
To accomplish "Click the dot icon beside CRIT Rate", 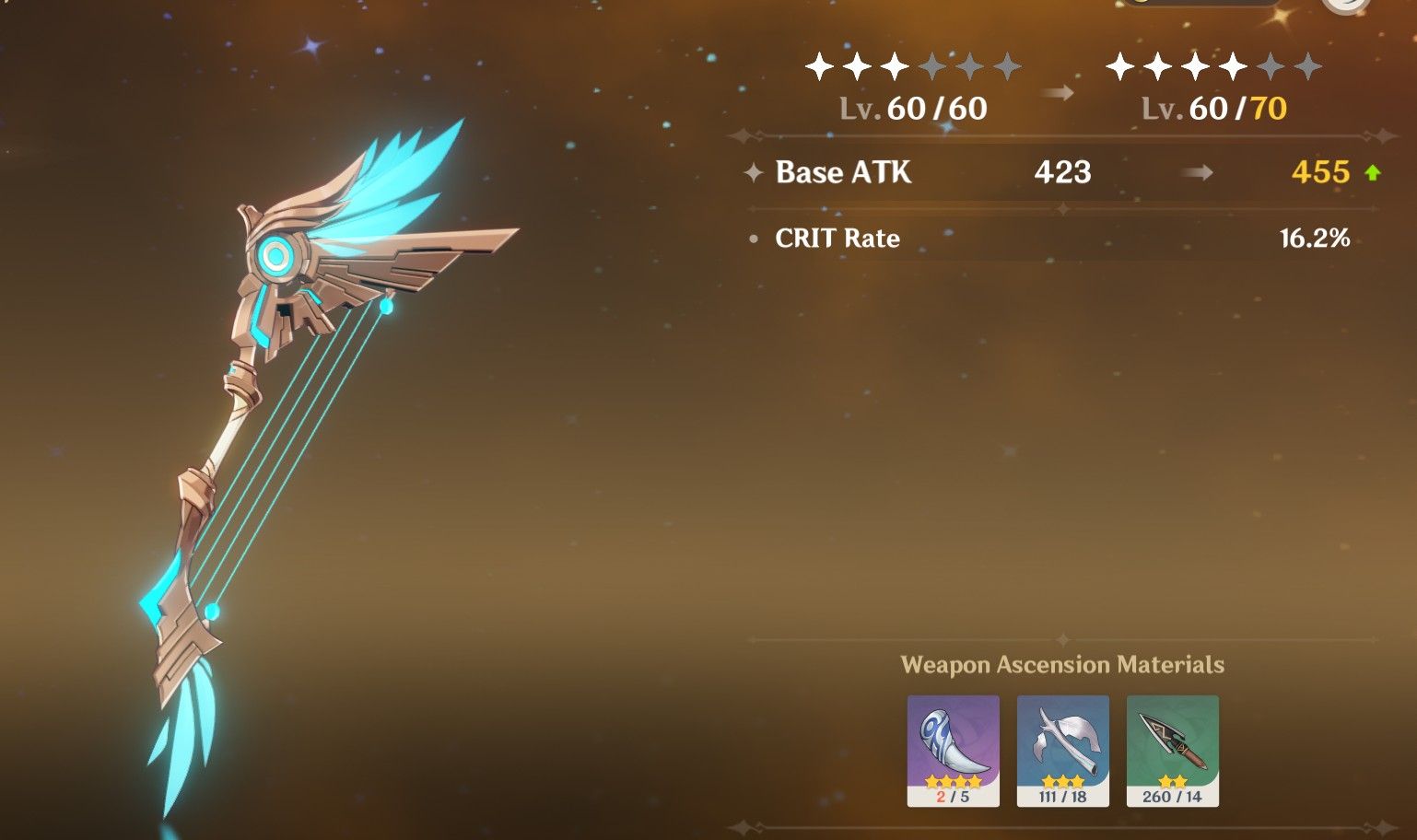I will [x=754, y=239].
